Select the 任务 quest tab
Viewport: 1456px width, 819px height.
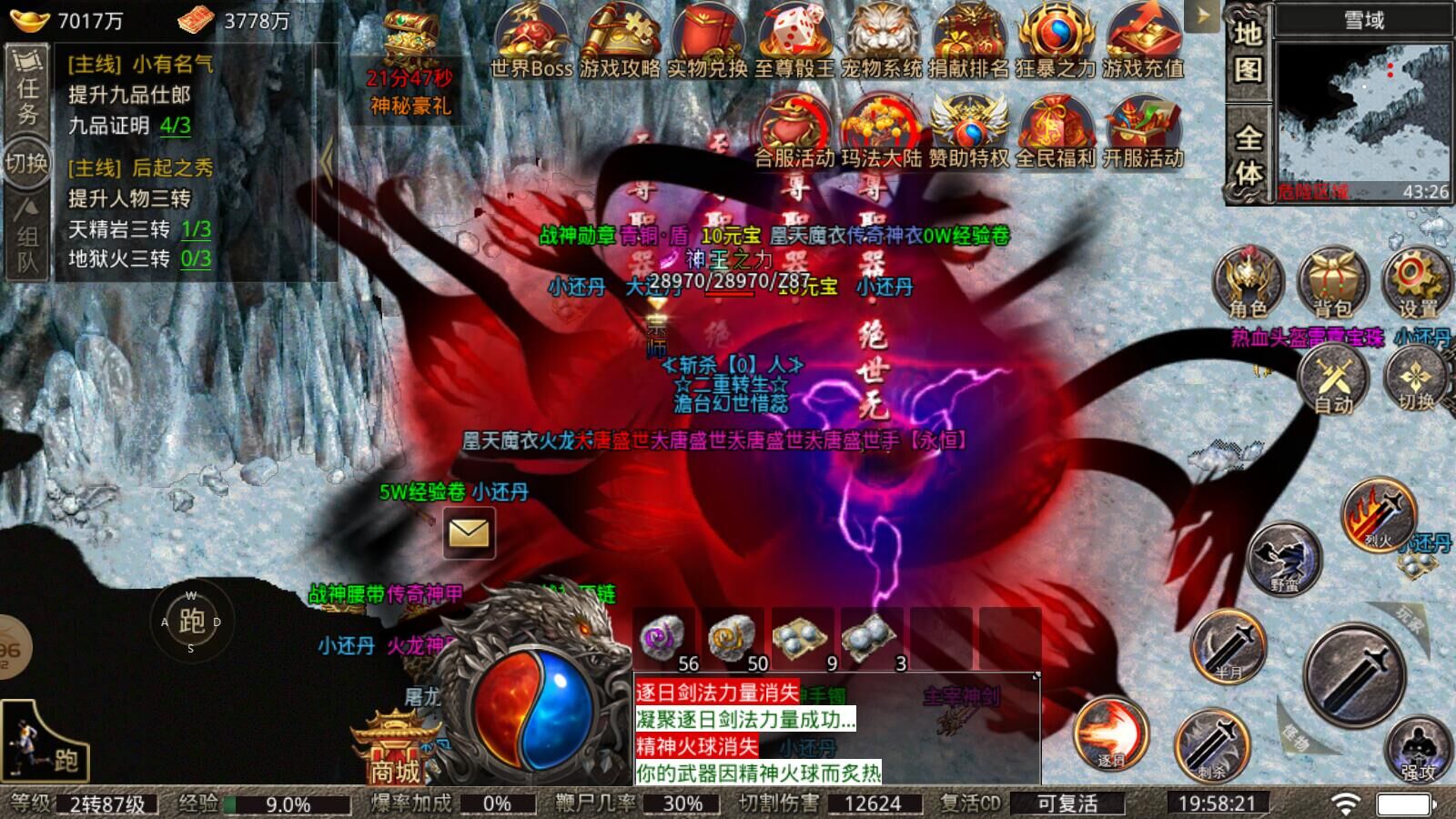pyautogui.click(x=27, y=89)
